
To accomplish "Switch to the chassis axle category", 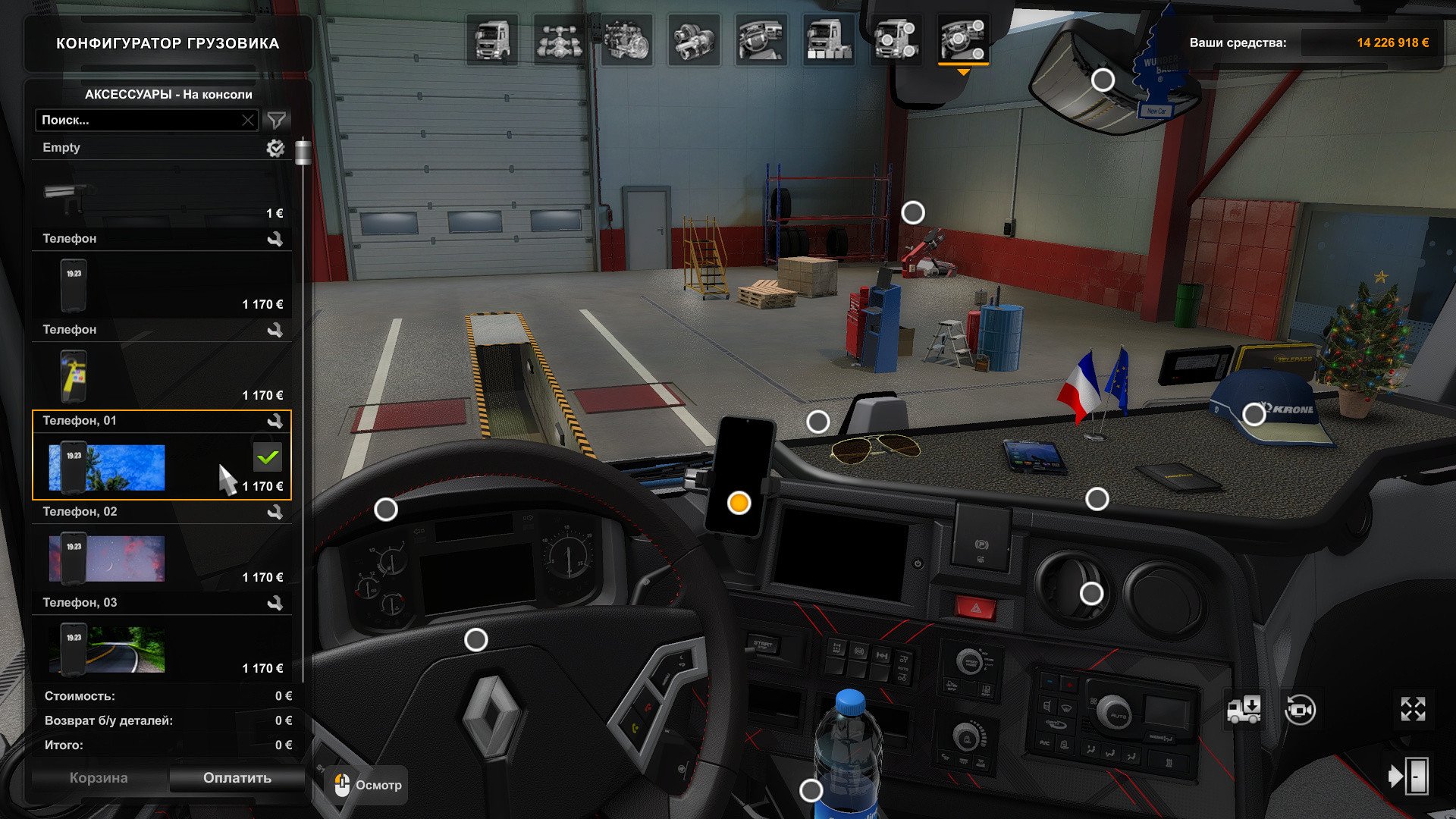I will [559, 40].
